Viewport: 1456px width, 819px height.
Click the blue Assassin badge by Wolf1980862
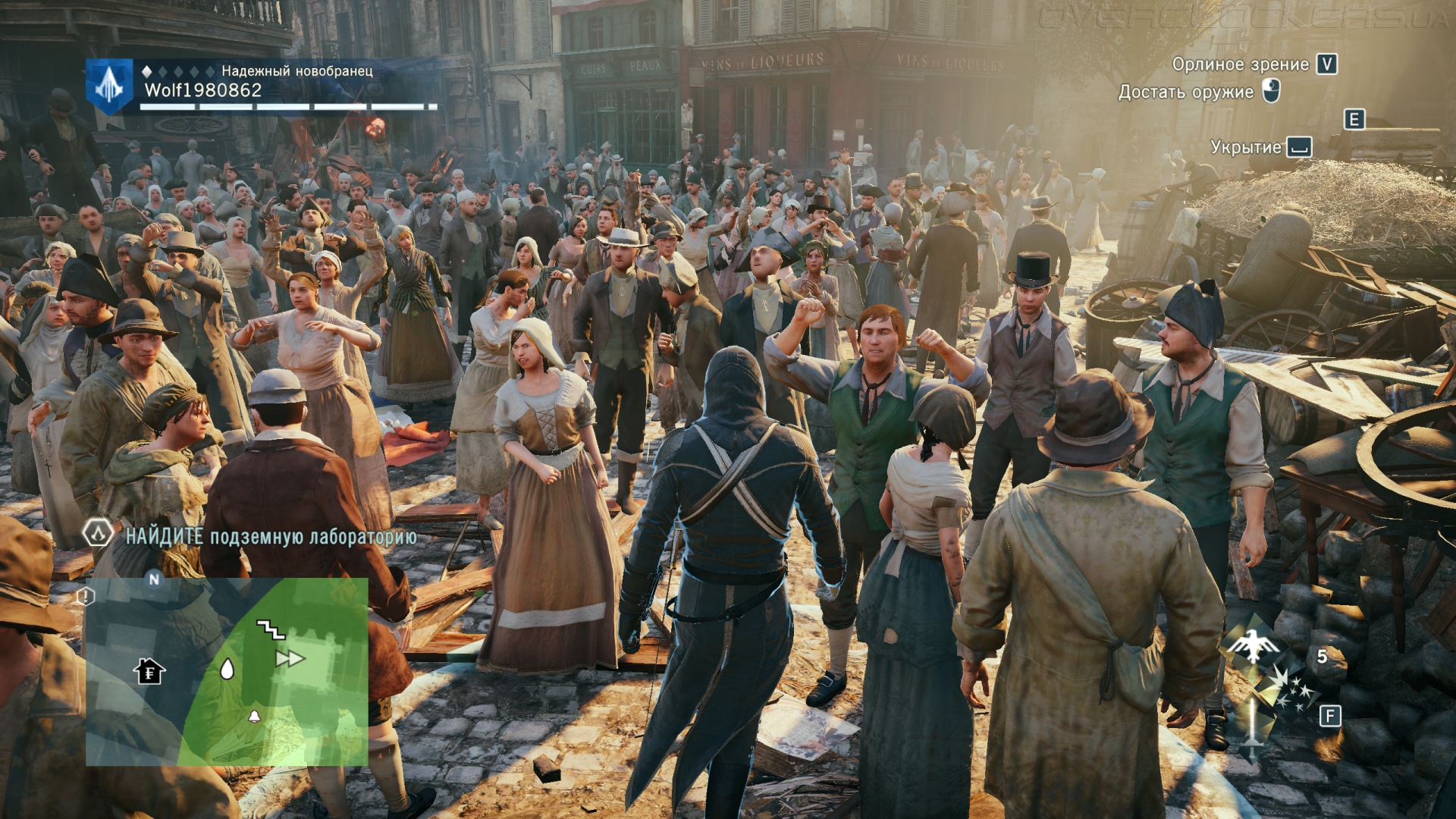coord(109,86)
